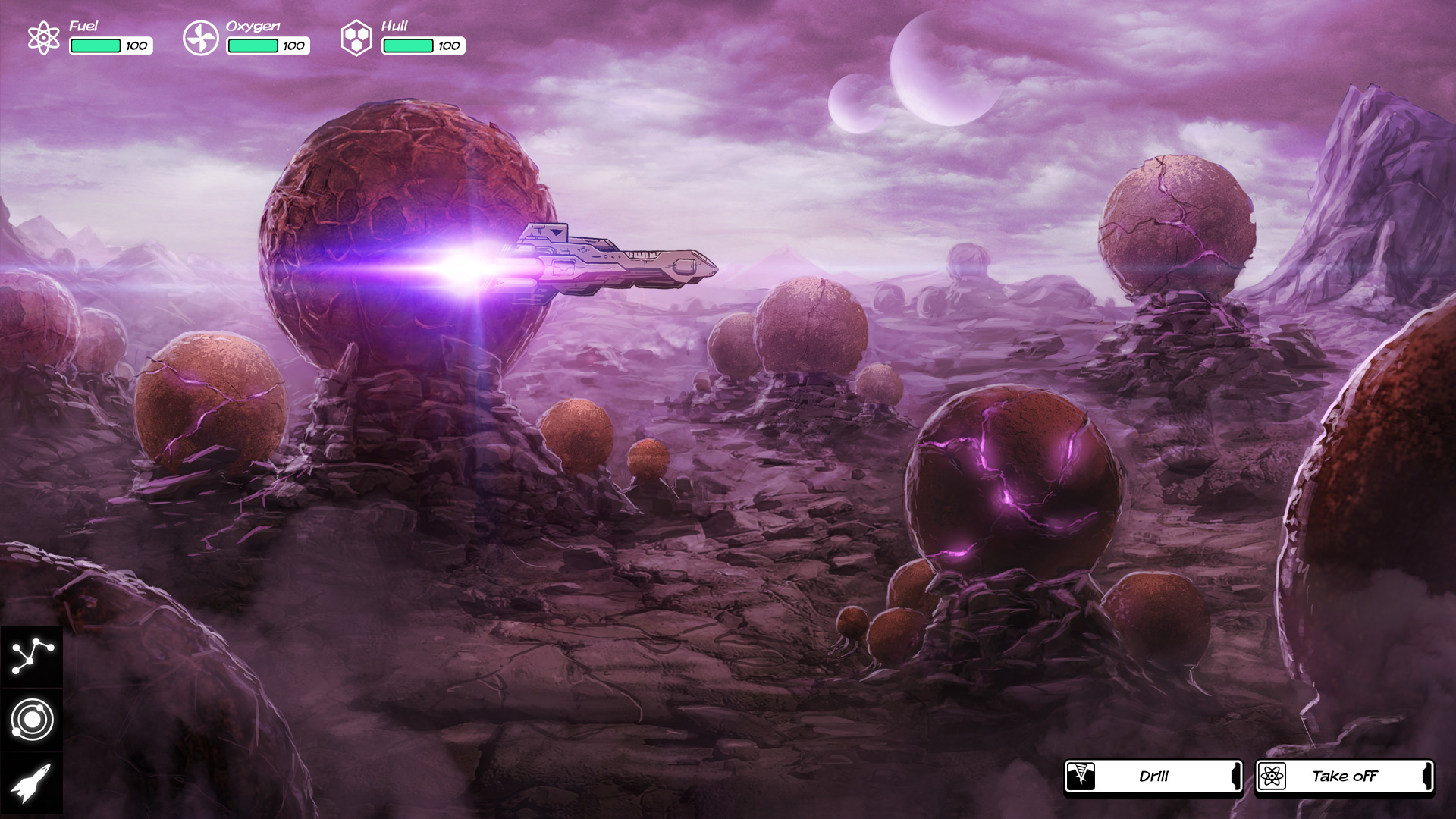Select the solar system orbit icon
Viewport: 1456px width, 819px height.
[x=33, y=719]
